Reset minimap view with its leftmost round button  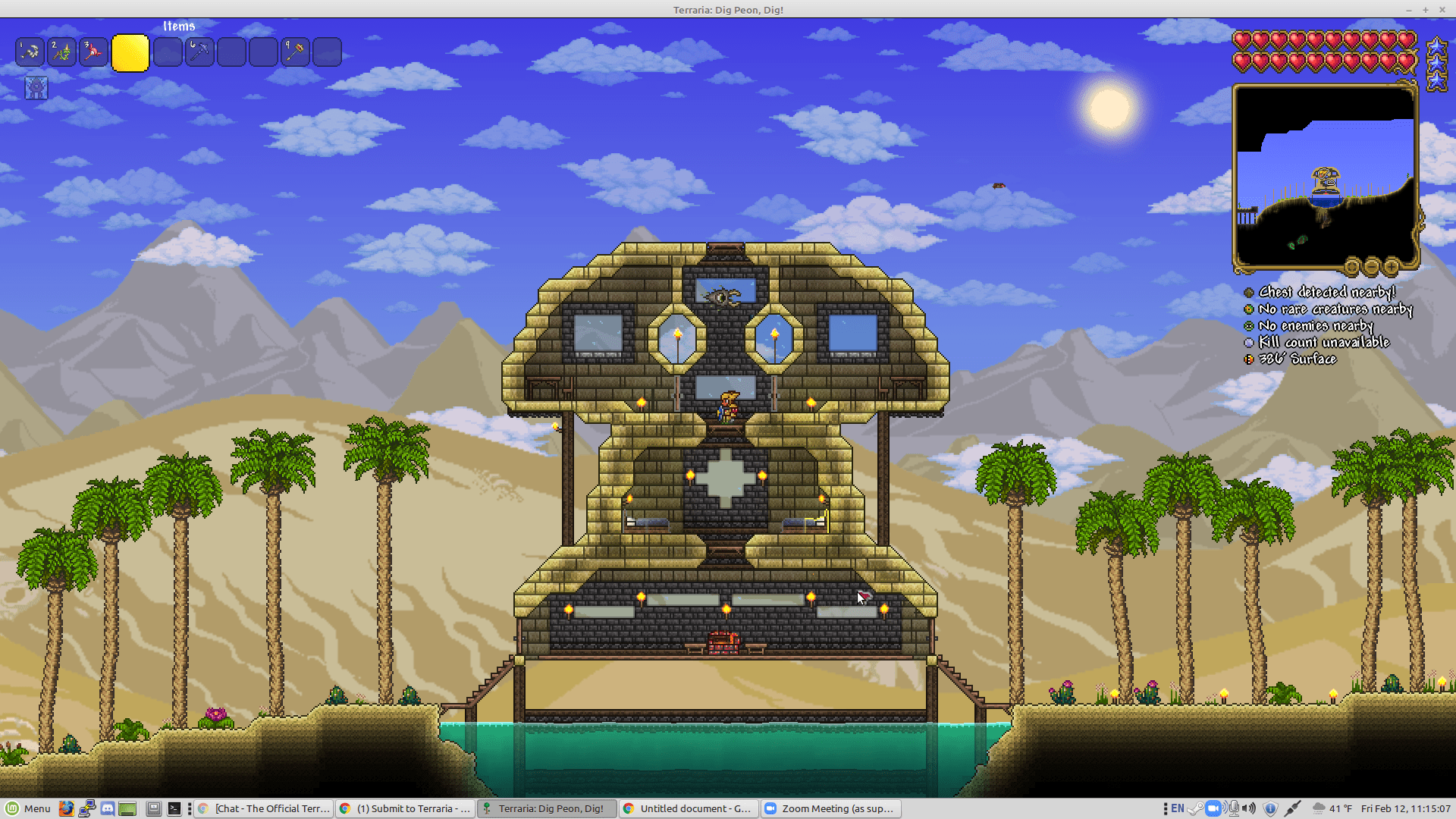point(1352,265)
